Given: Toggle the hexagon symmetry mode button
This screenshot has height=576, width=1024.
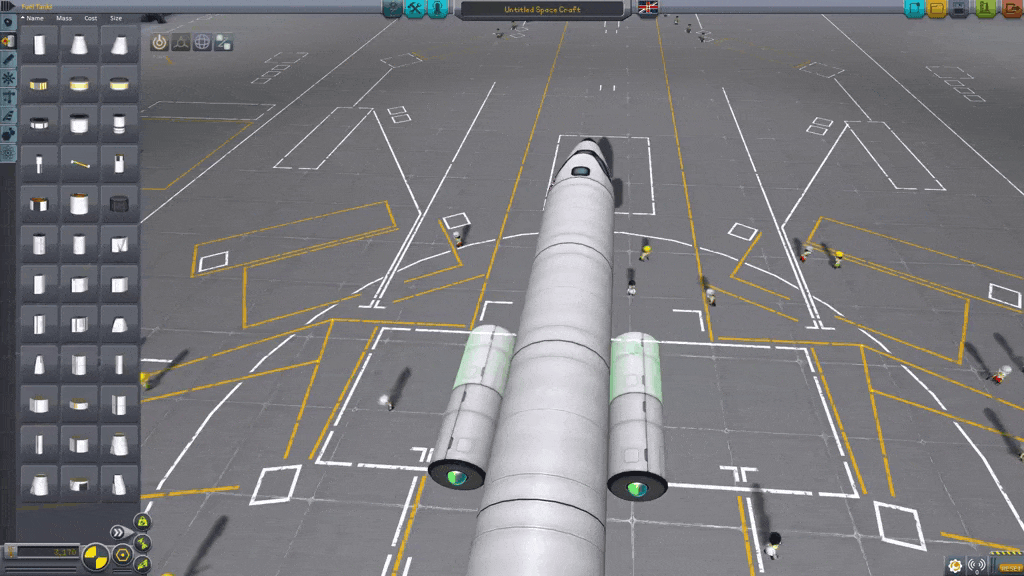Looking at the screenshot, I should pos(122,553).
